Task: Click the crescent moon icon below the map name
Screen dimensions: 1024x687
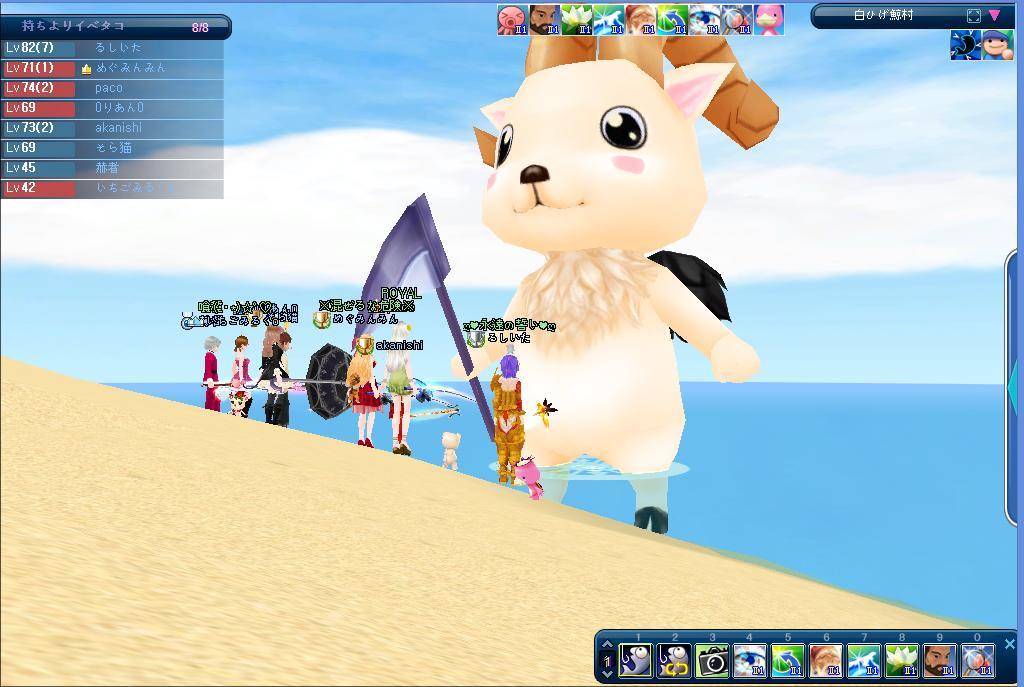Action: pos(965,45)
